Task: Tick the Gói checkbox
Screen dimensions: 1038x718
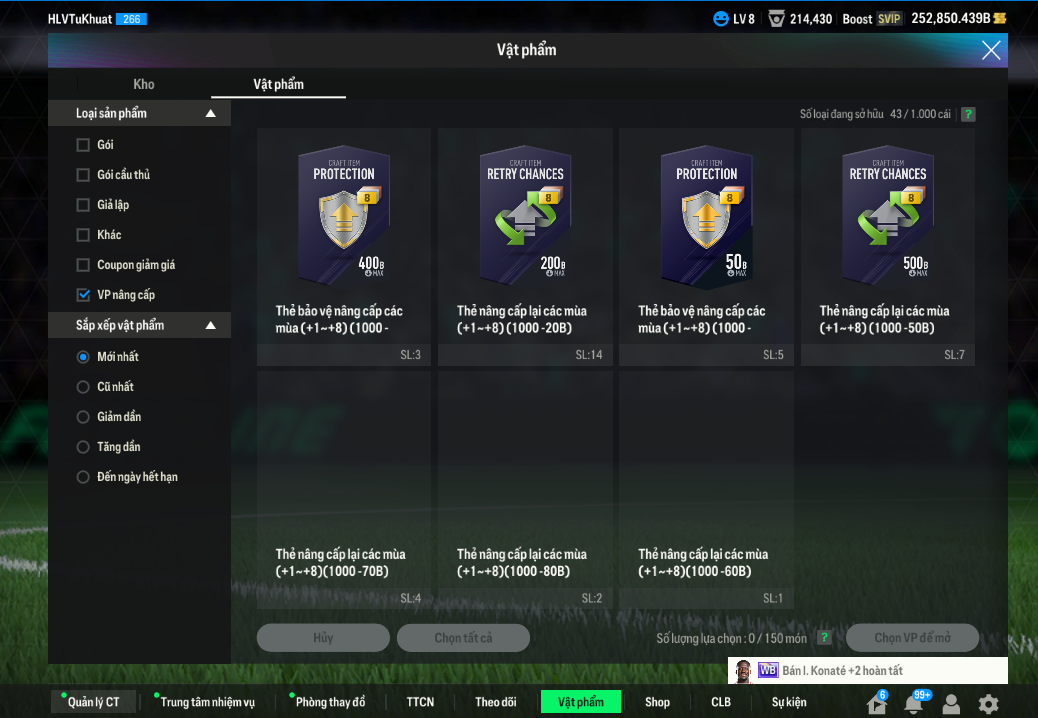Action: click(x=83, y=145)
